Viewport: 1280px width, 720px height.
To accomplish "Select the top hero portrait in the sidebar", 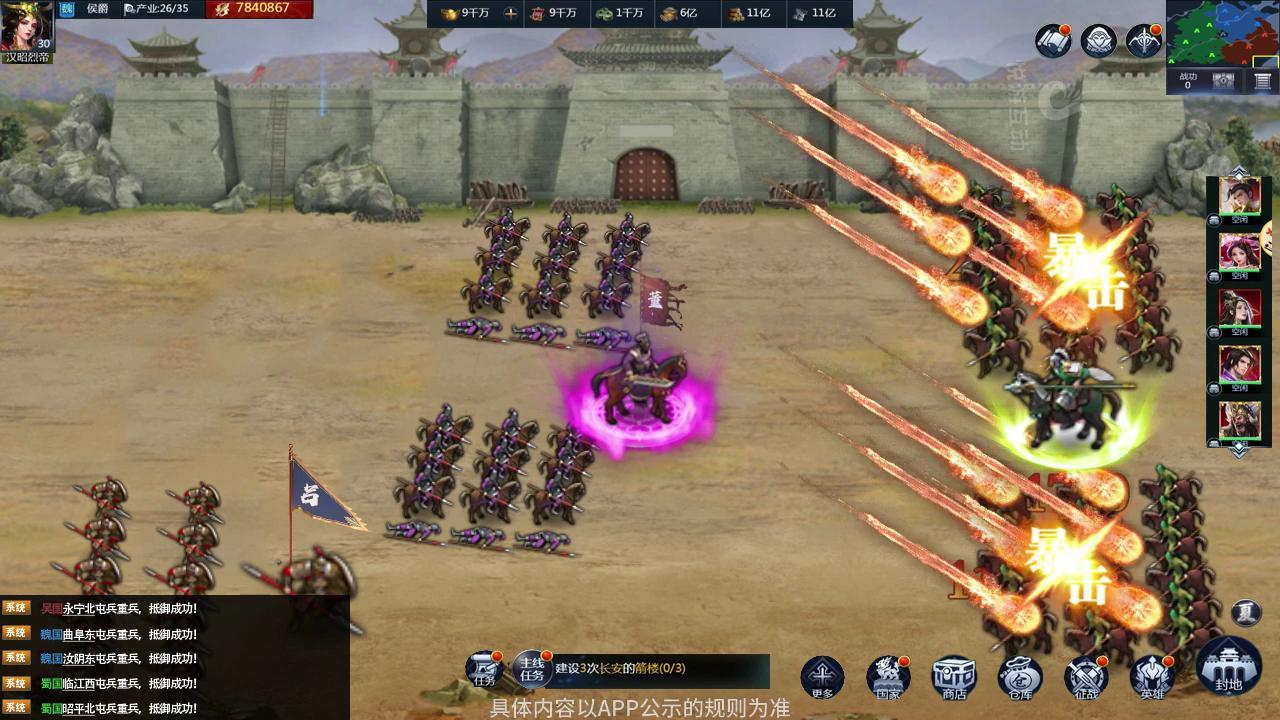I will (1239, 197).
